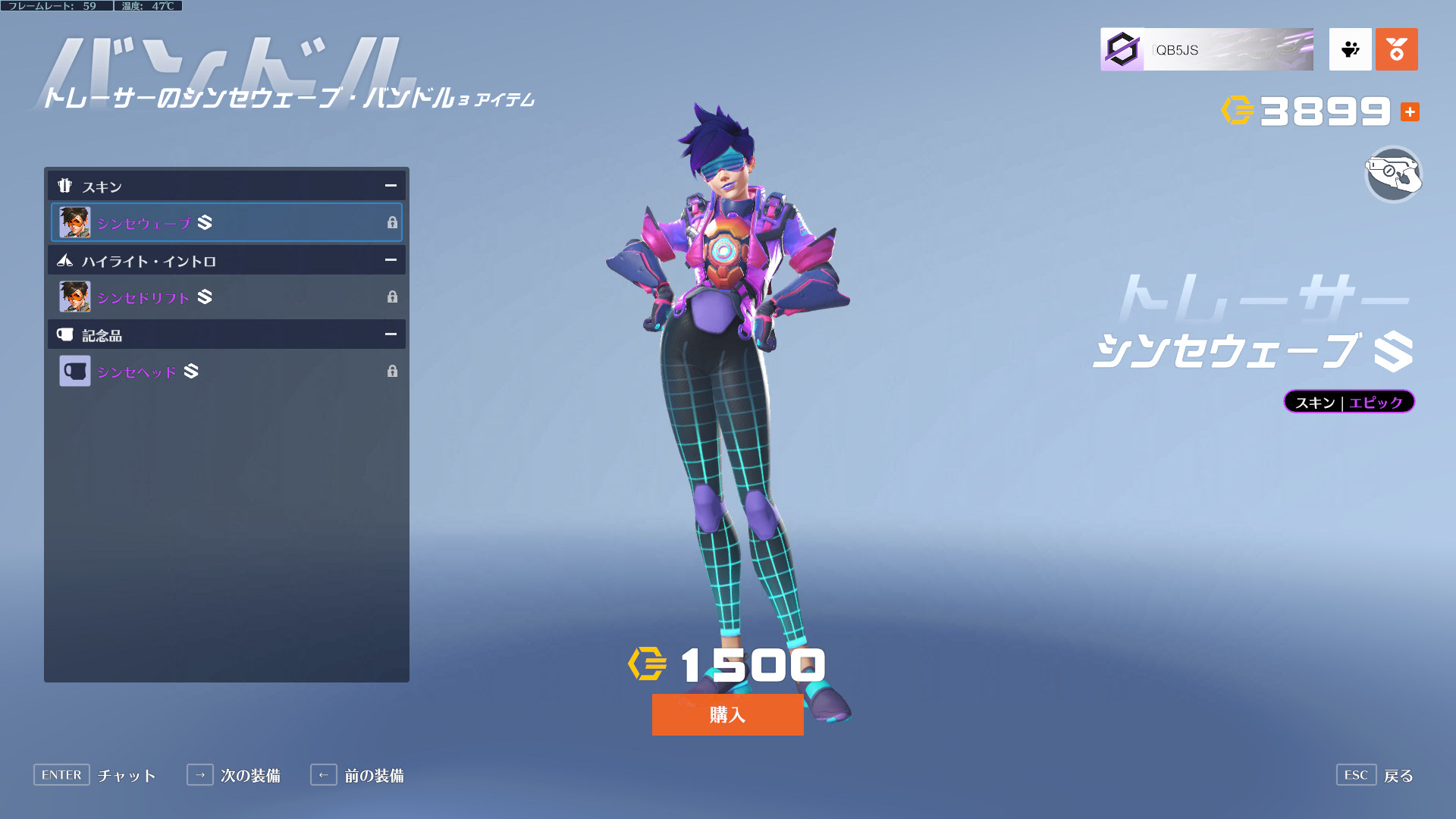Open the social group icon
The width and height of the screenshot is (1456, 819).
pos(1350,50)
